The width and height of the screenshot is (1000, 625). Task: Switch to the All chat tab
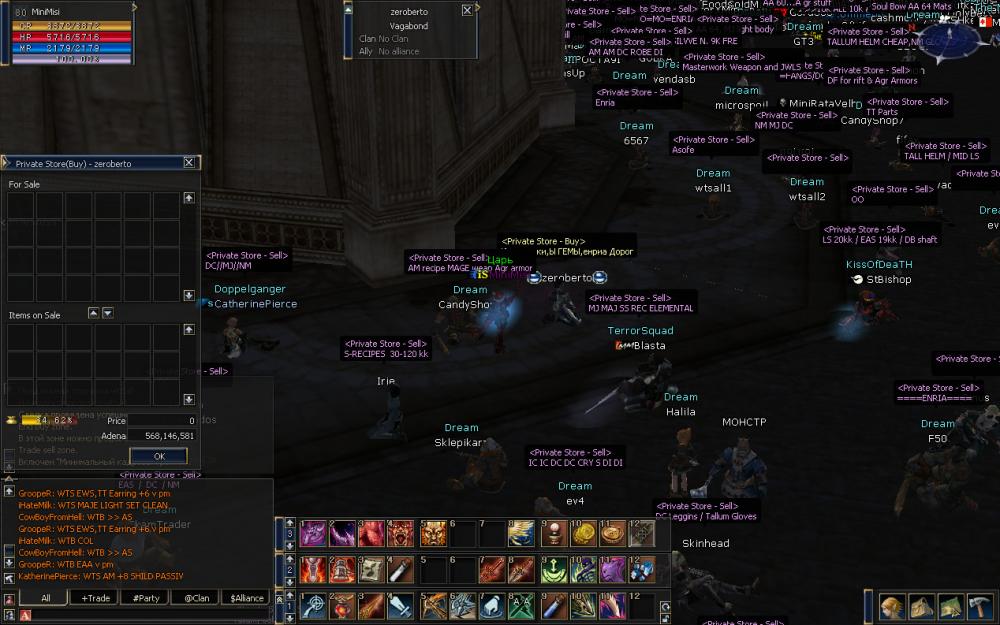pyautogui.click(x=45, y=598)
